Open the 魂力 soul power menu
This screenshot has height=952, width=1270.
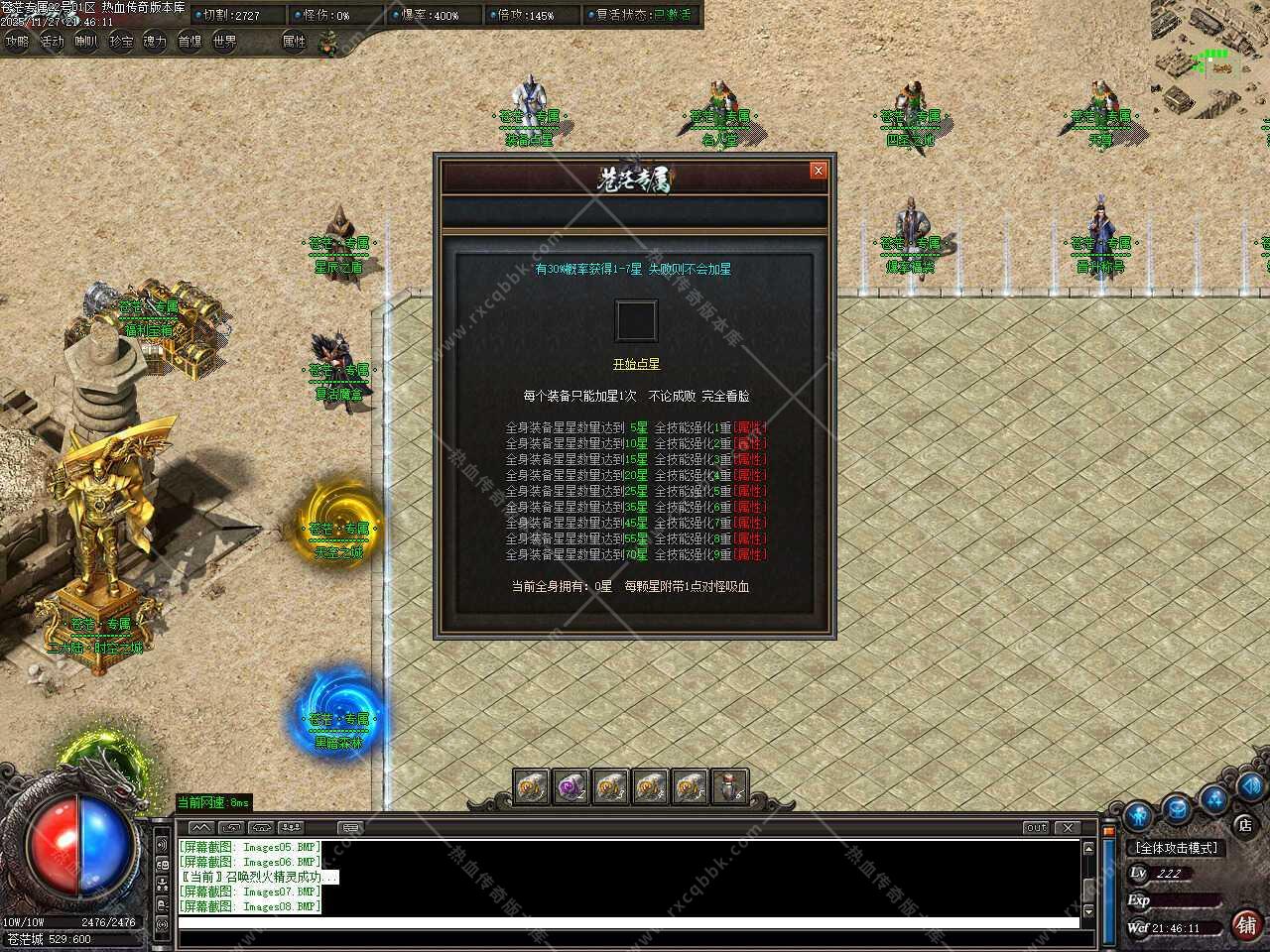tap(155, 42)
